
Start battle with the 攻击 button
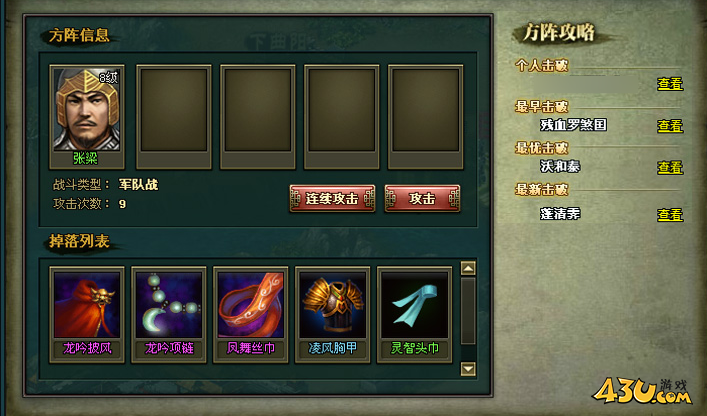[x=423, y=198]
